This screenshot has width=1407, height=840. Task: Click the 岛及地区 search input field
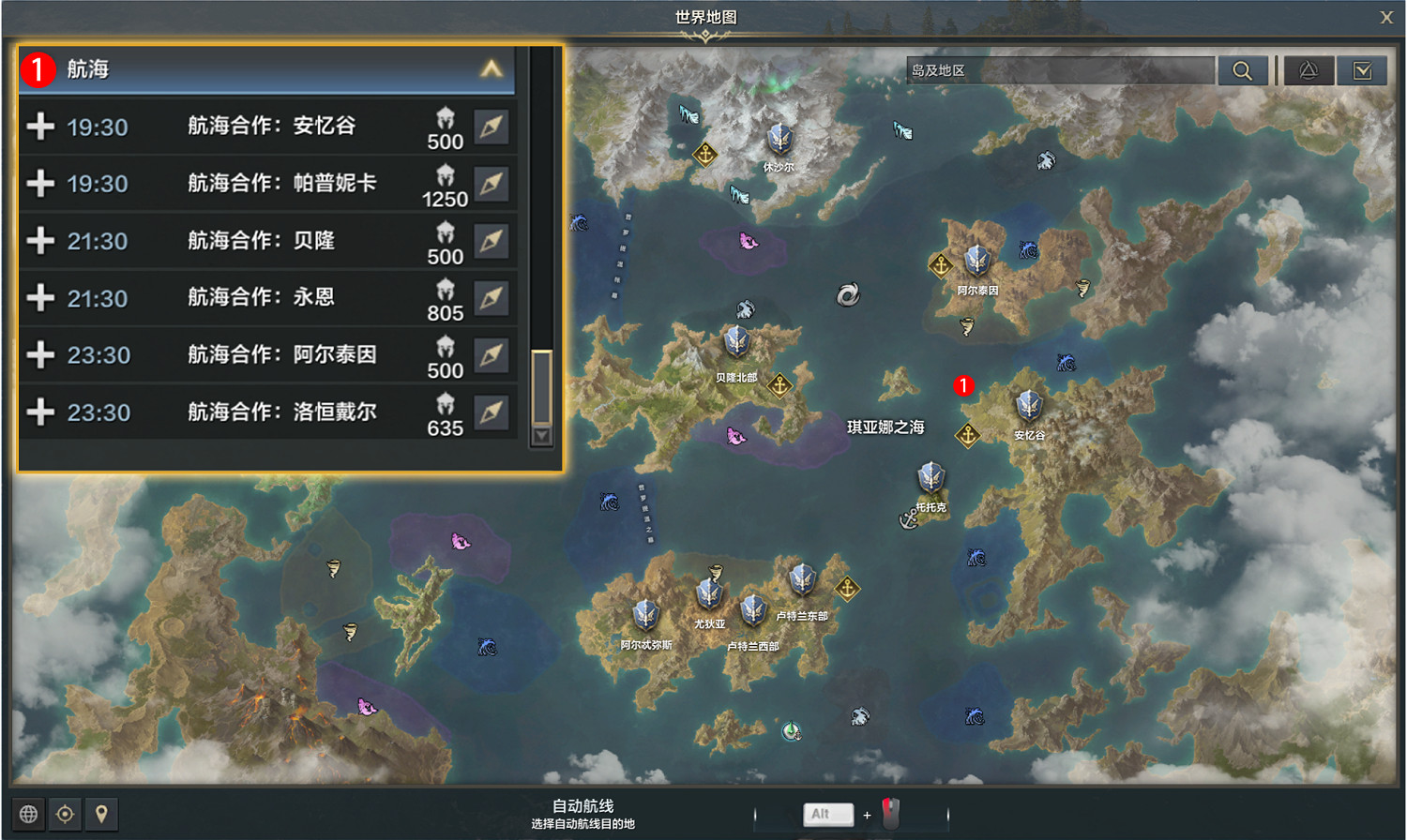pos(1060,69)
